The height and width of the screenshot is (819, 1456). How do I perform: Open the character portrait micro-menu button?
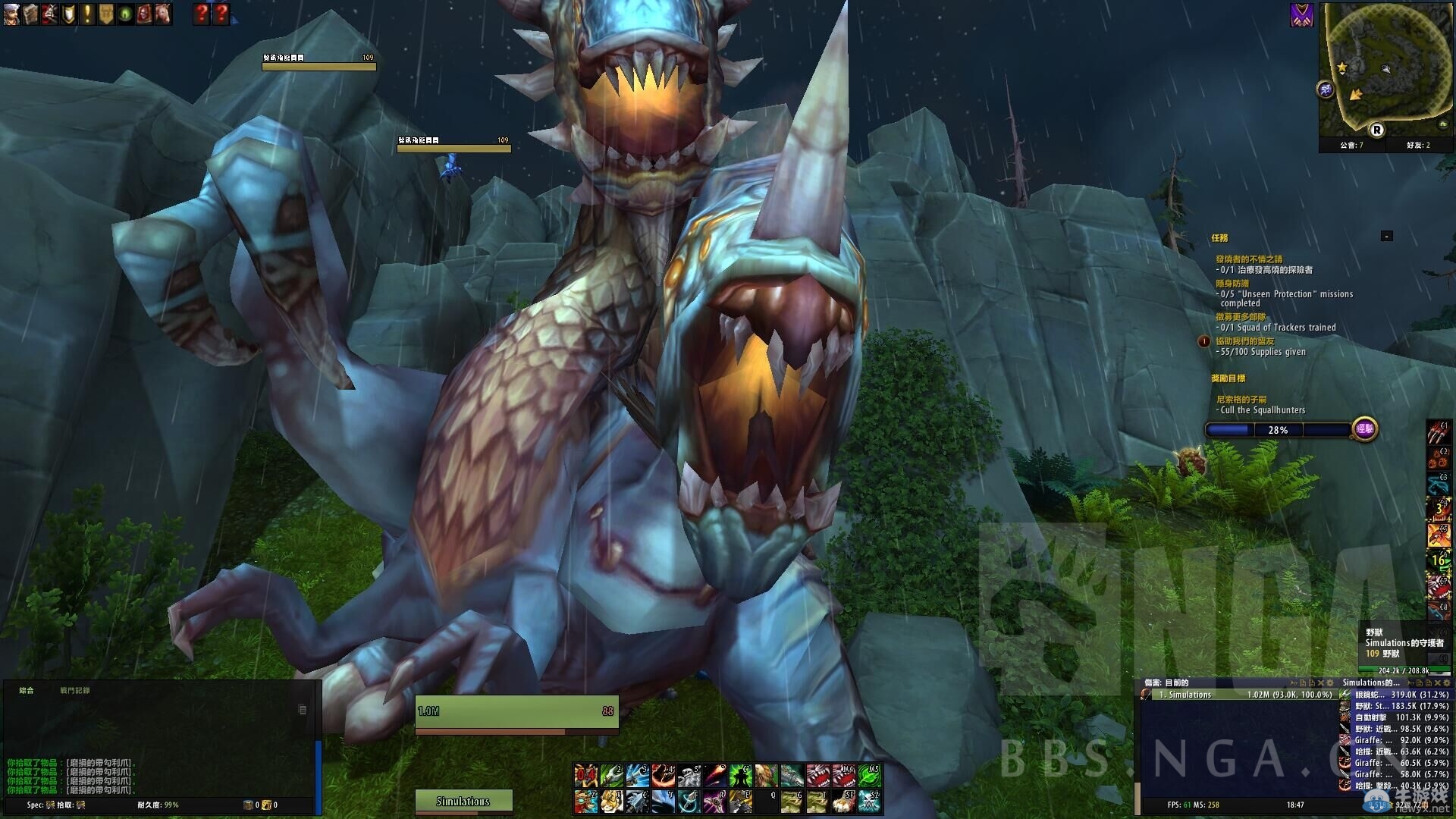click(11, 14)
